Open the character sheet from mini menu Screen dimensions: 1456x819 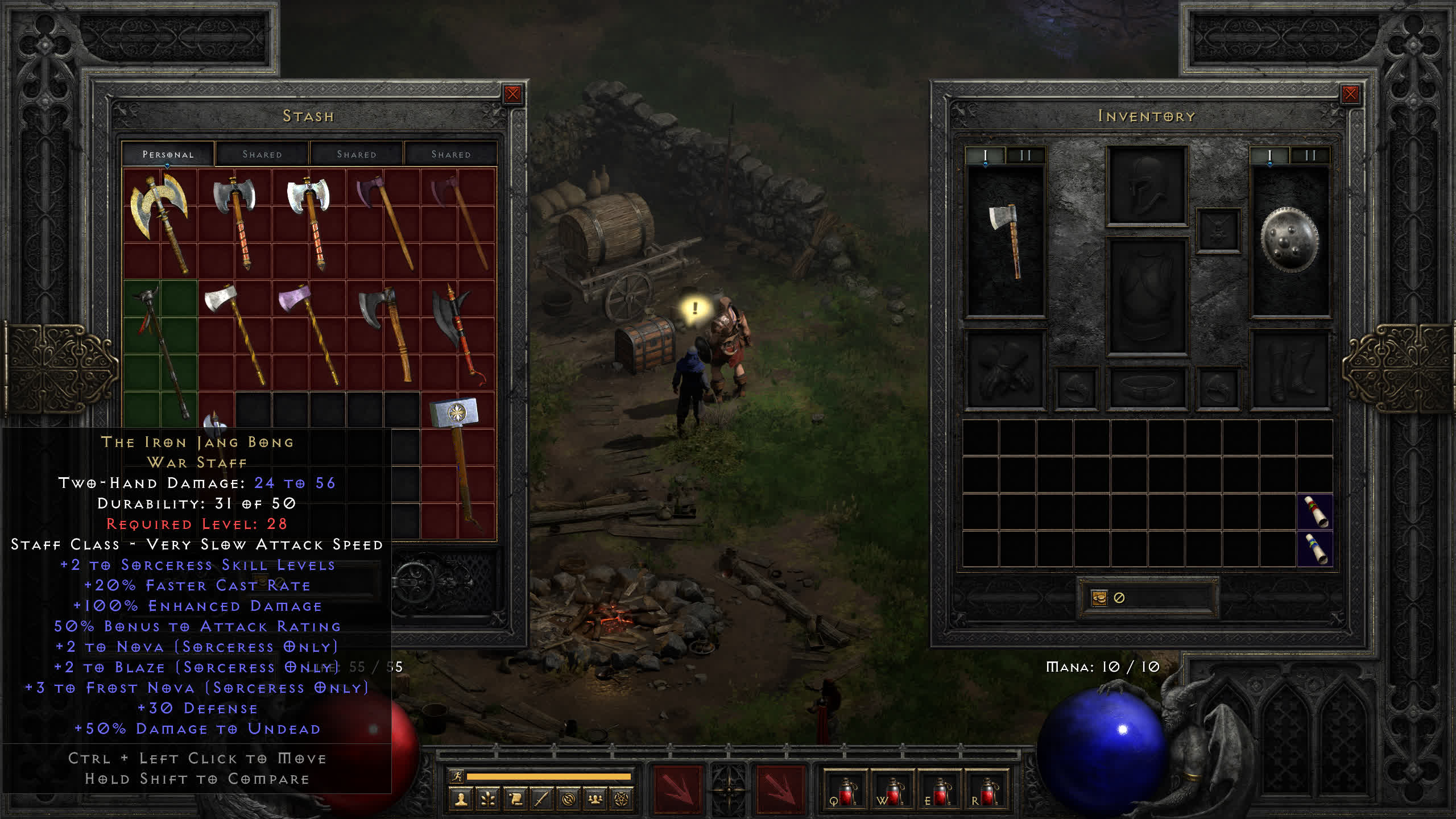[x=461, y=800]
